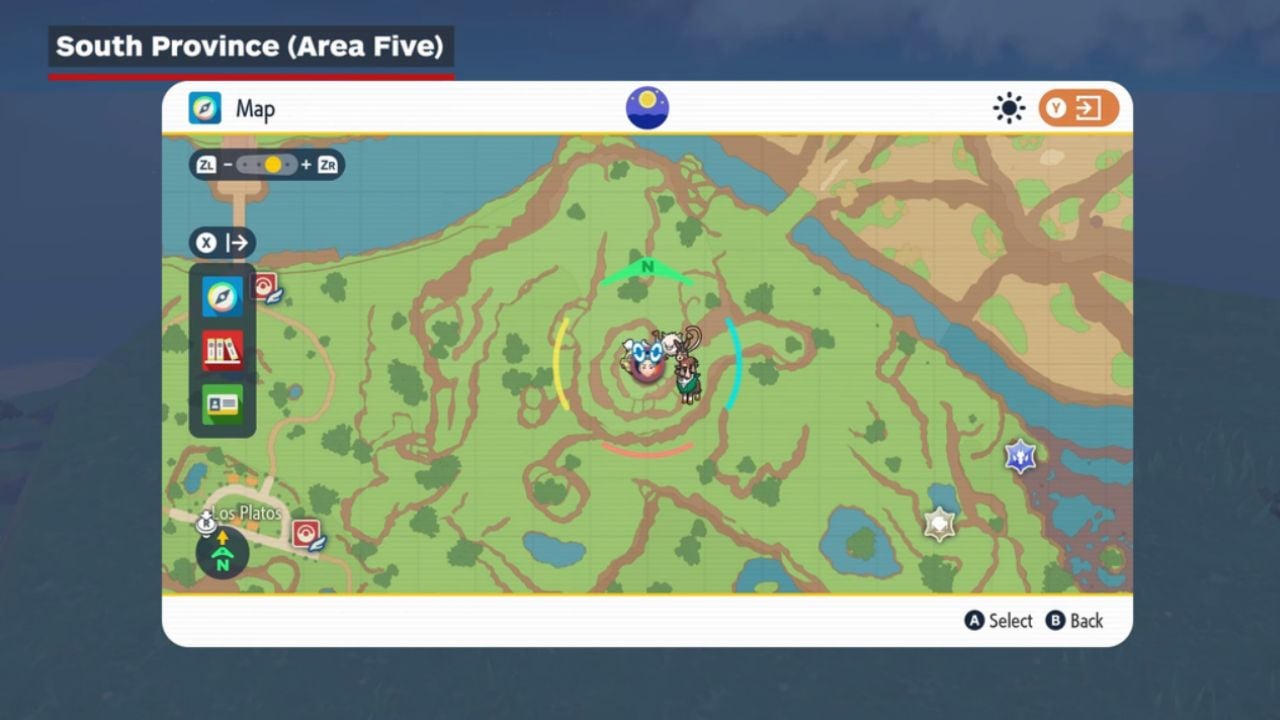Select the compass map app icon
This screenshot has width=1280, height=720.
tap(222, 297)
